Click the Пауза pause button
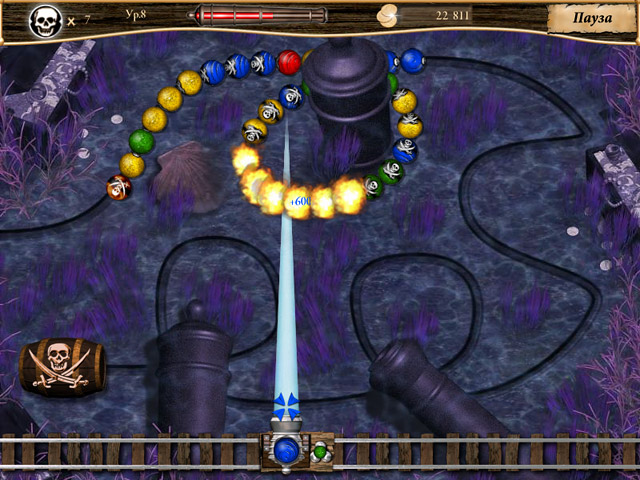640x480 pixels. tap(592, 19)
